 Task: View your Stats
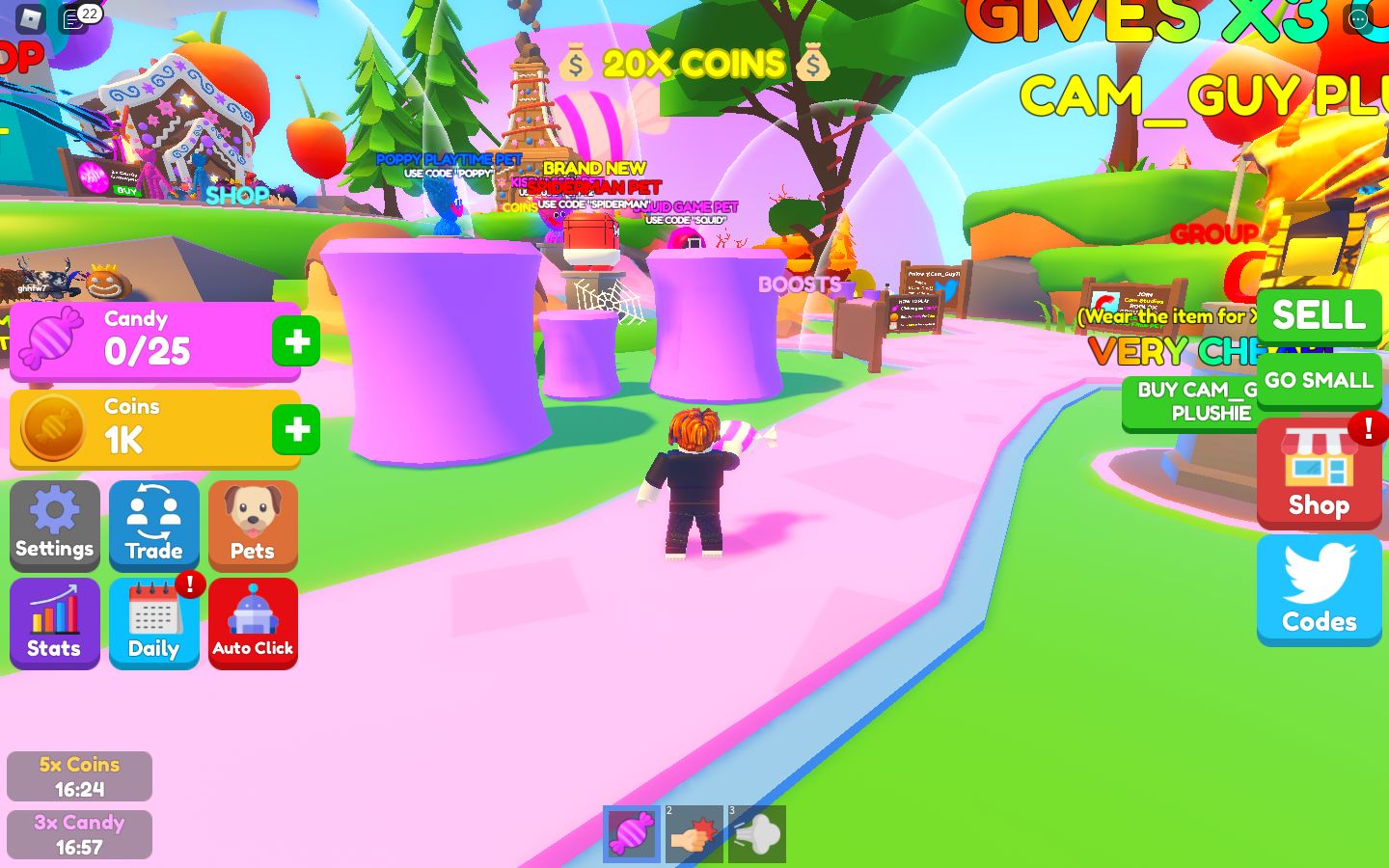pyautogui.click(x=54, y=623)
